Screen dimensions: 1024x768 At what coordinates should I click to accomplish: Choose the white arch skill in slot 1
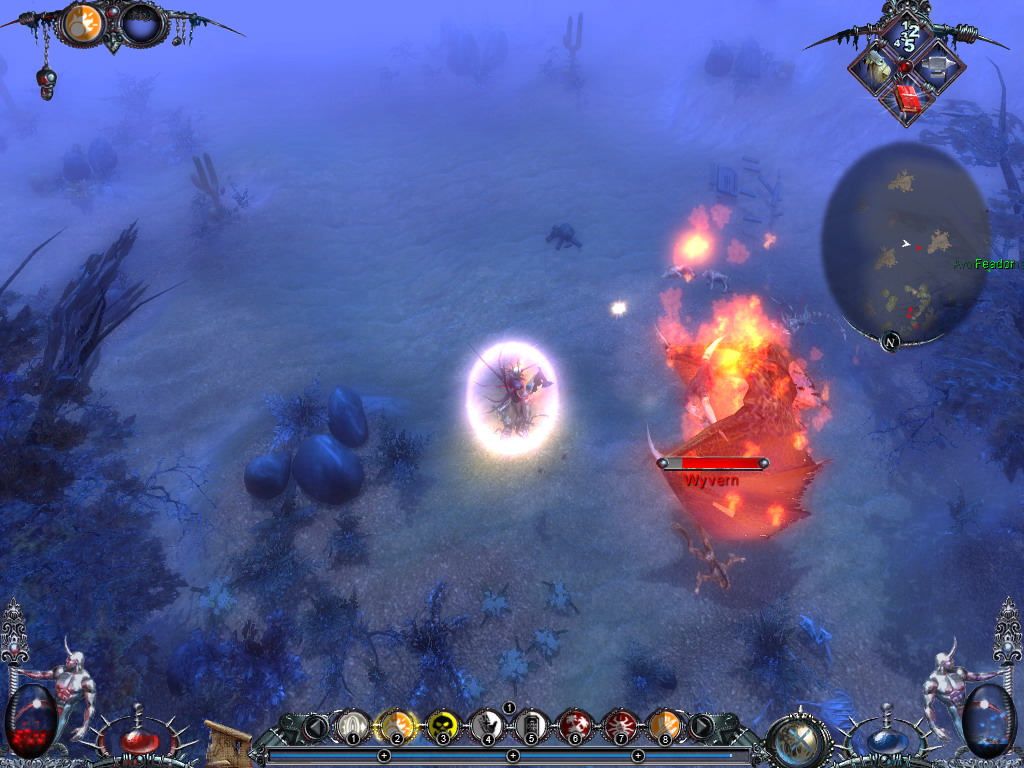[352, 725]
